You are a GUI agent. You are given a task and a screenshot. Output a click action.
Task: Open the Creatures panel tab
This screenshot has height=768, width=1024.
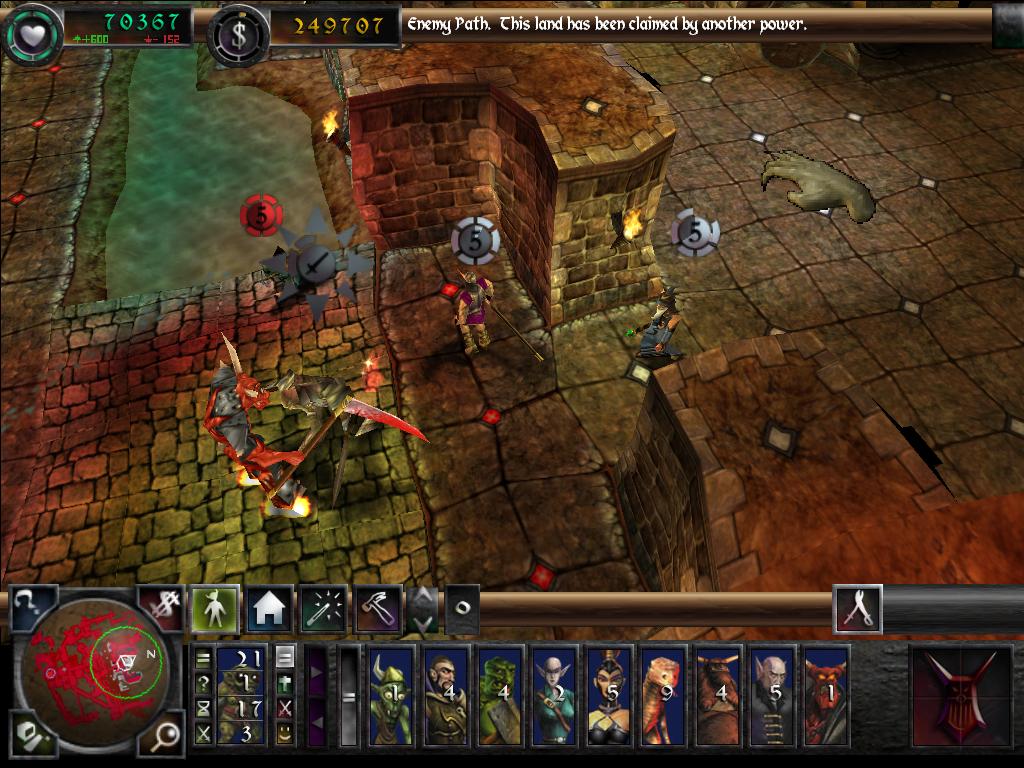(x=215, y=609)
